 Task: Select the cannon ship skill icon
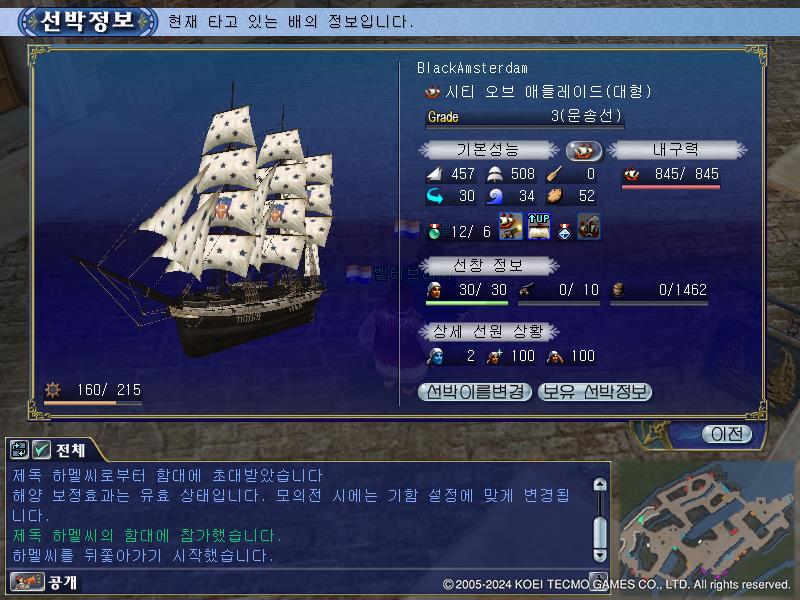[x=511, y=227]
